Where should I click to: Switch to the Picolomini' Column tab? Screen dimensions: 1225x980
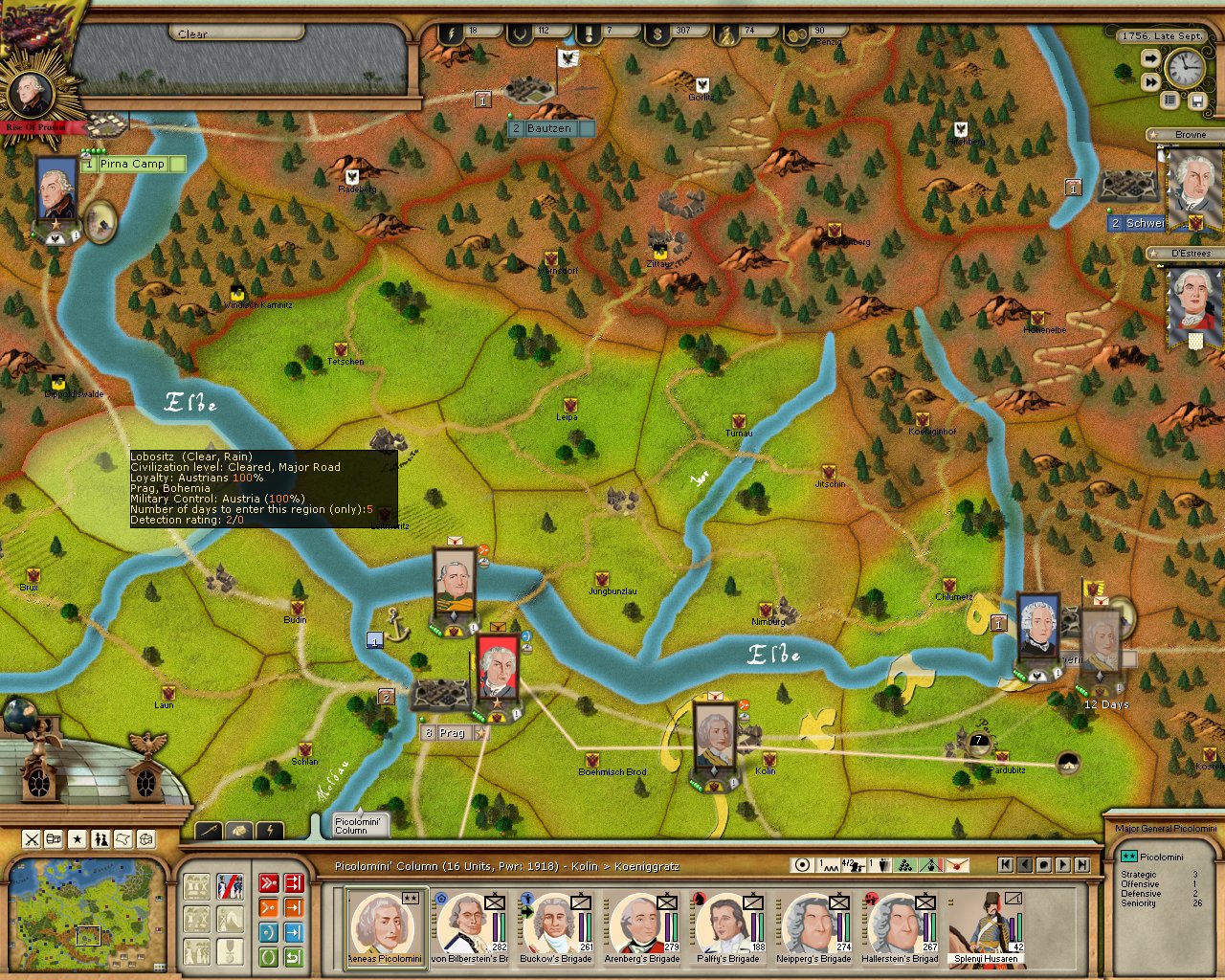(x=358, y=825)
